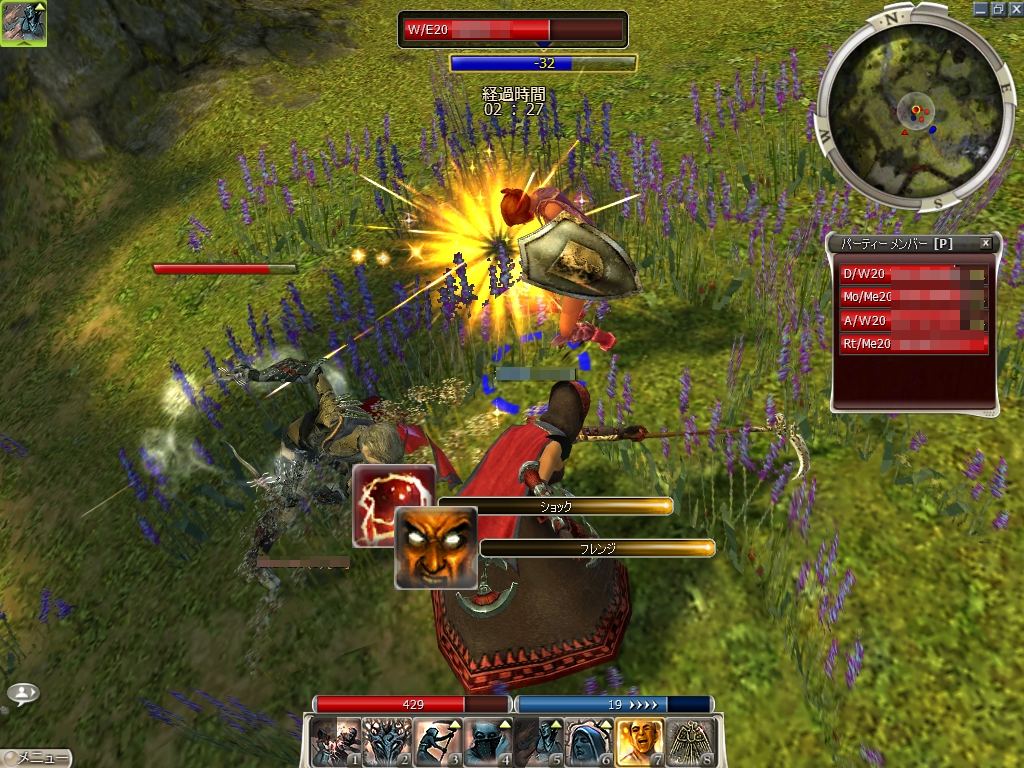Cast the masked face skill in slot 4
The image size is (1024, 768).
pos(488,741)
